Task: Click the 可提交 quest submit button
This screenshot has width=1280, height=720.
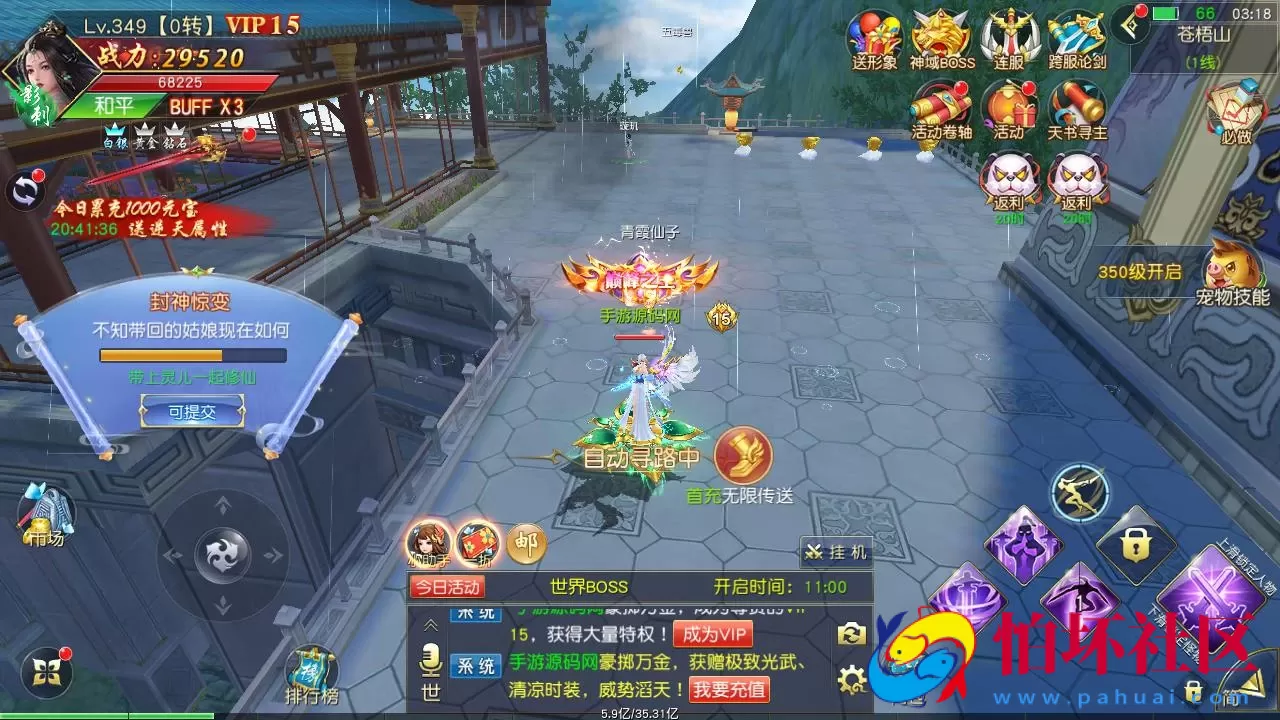Action: click(193, 410)
